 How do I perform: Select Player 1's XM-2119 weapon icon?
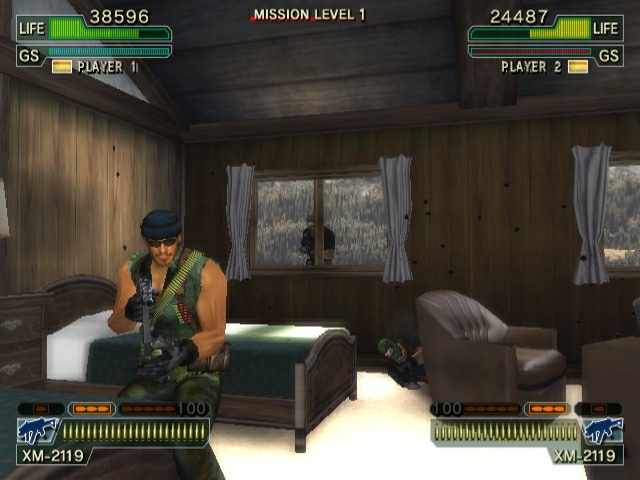tap(37, 431)
